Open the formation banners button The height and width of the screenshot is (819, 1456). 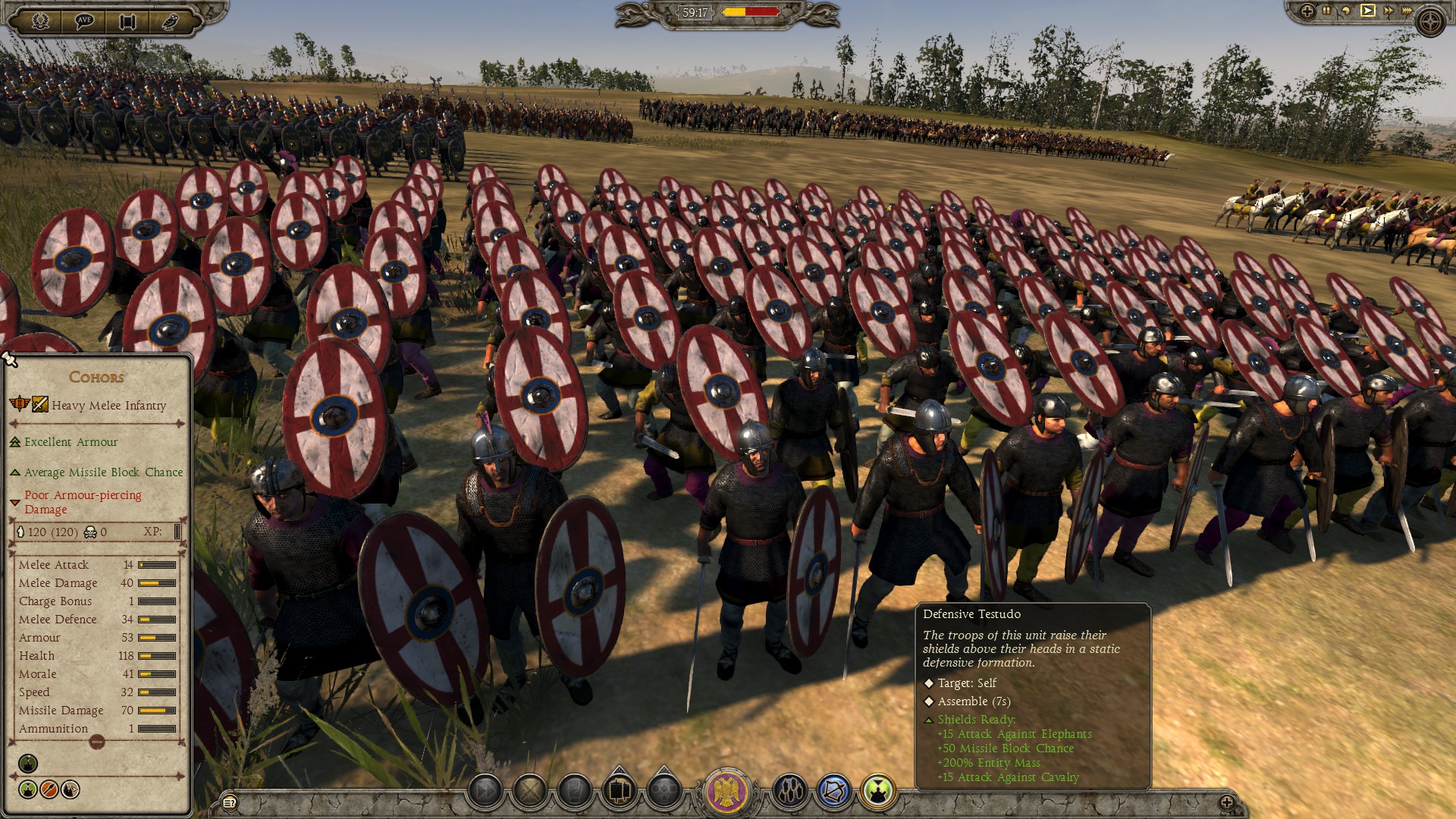point(620,792)
